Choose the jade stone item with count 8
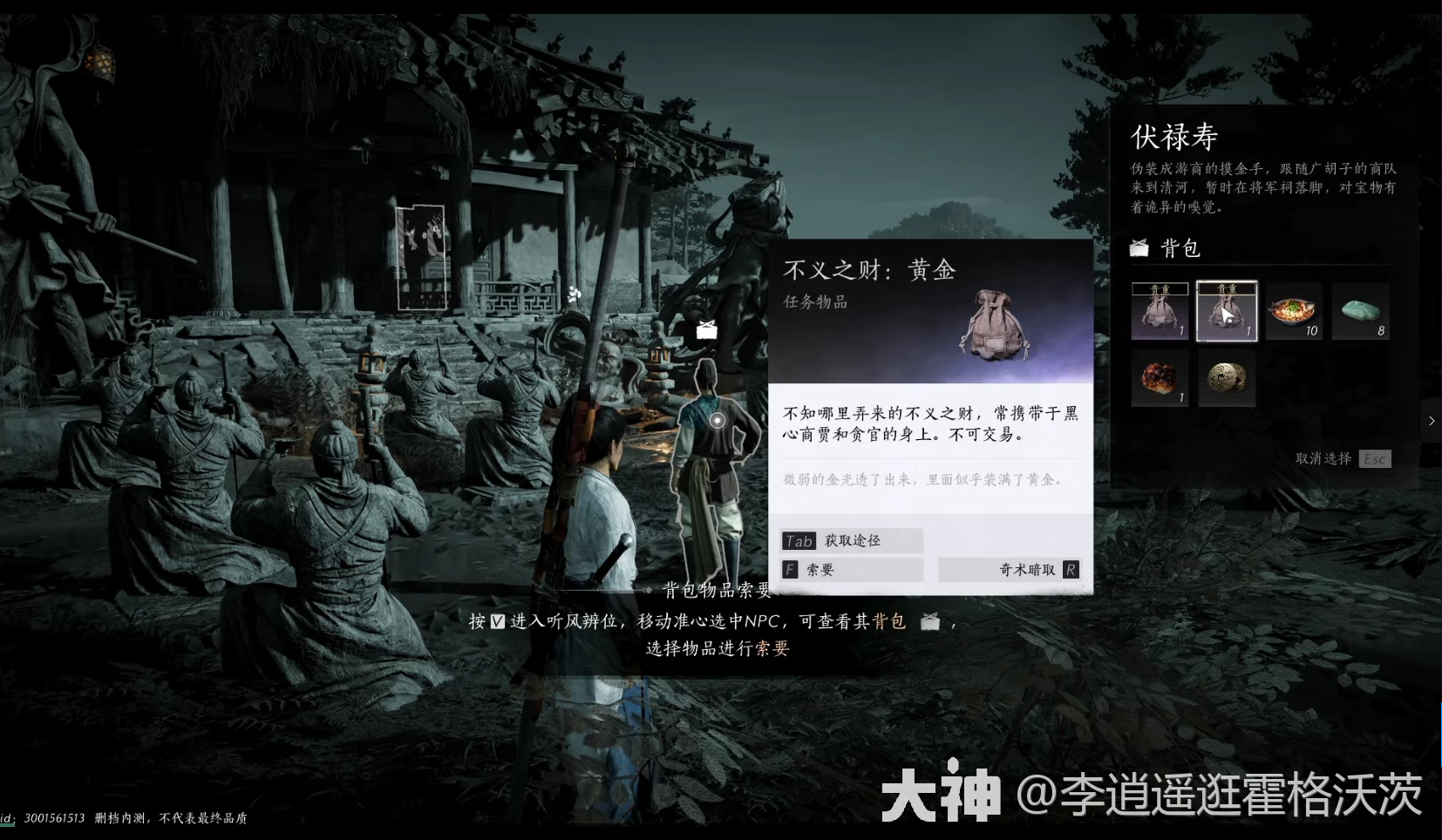1442x840 pixels. pyautogui.click(x=1360, y=310)
